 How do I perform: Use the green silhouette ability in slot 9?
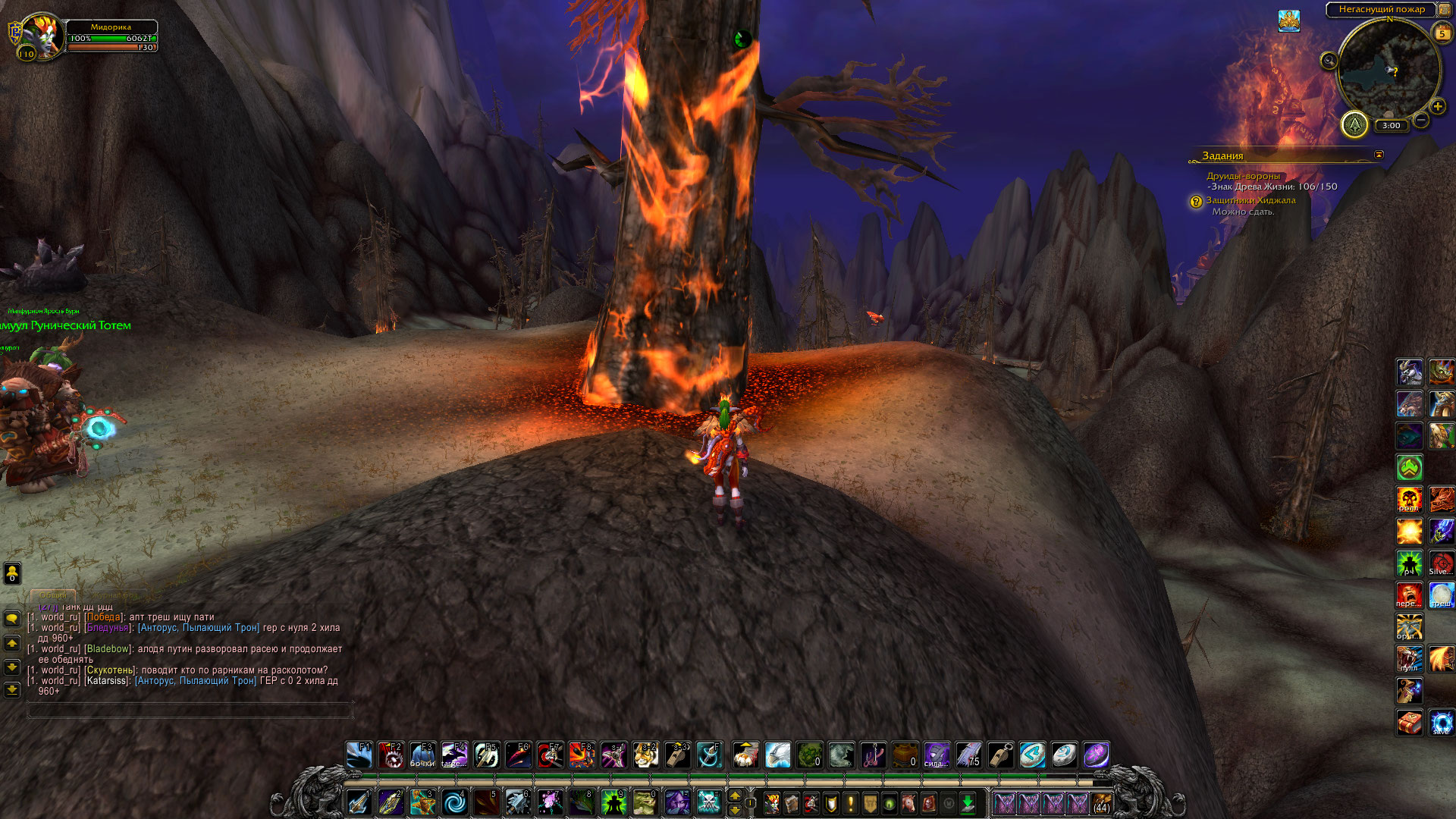(x=613, y=802)
